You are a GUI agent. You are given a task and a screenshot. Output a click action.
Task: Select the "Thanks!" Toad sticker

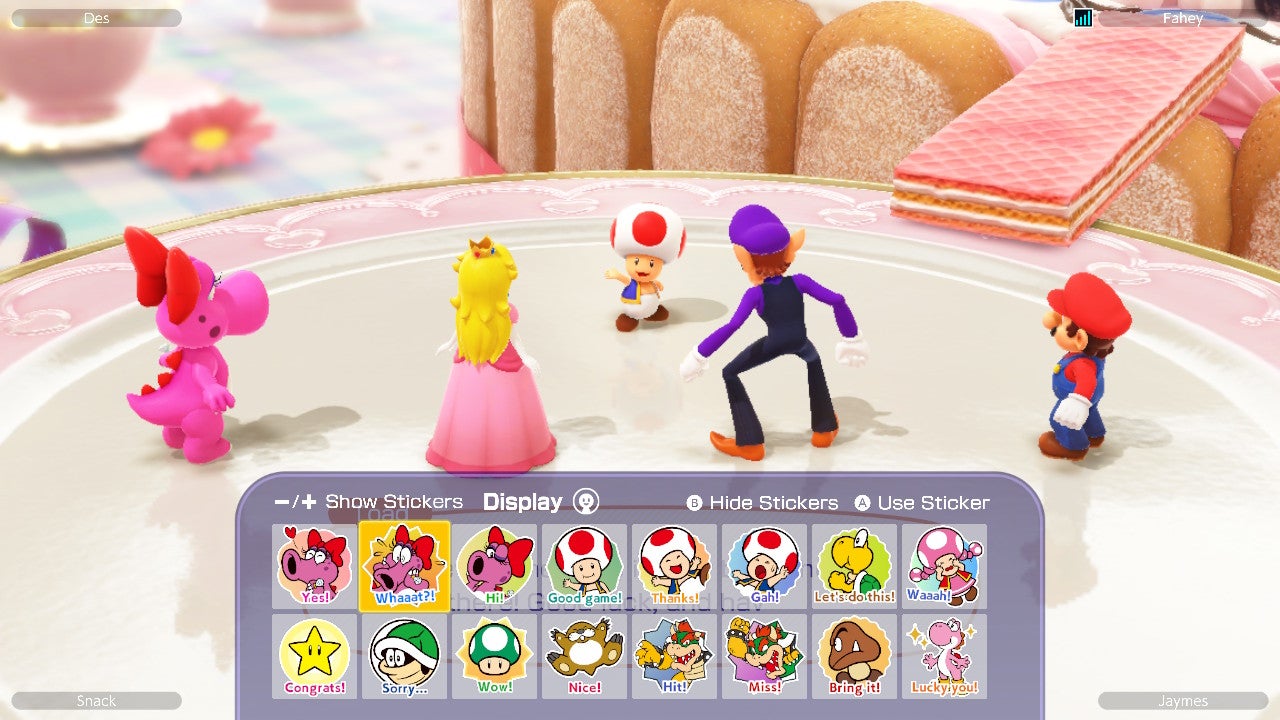pyautogui.click(x=674, y=565)
